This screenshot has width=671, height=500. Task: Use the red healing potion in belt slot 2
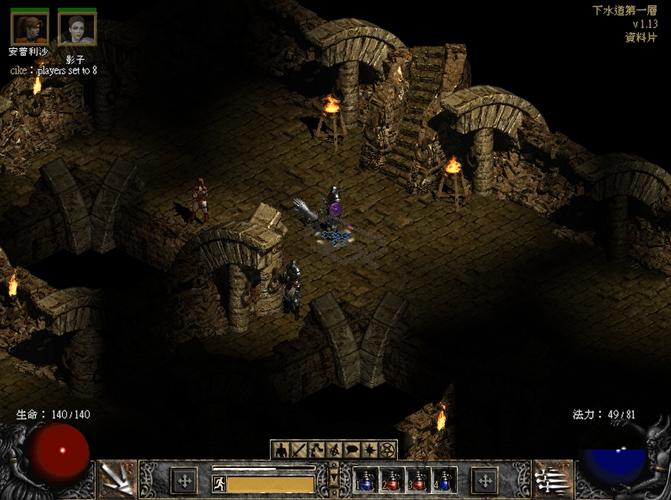pyautogui.click(x=392, y=481)
